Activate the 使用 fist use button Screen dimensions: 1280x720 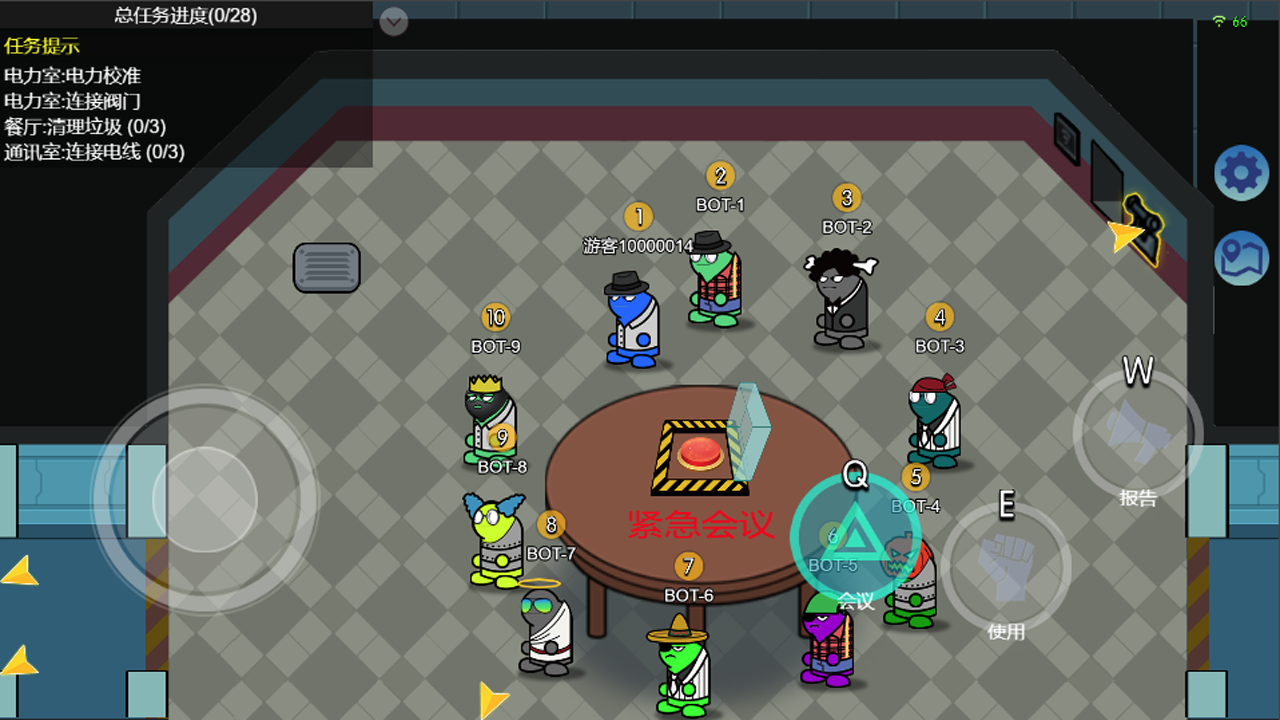(1005, 566)
